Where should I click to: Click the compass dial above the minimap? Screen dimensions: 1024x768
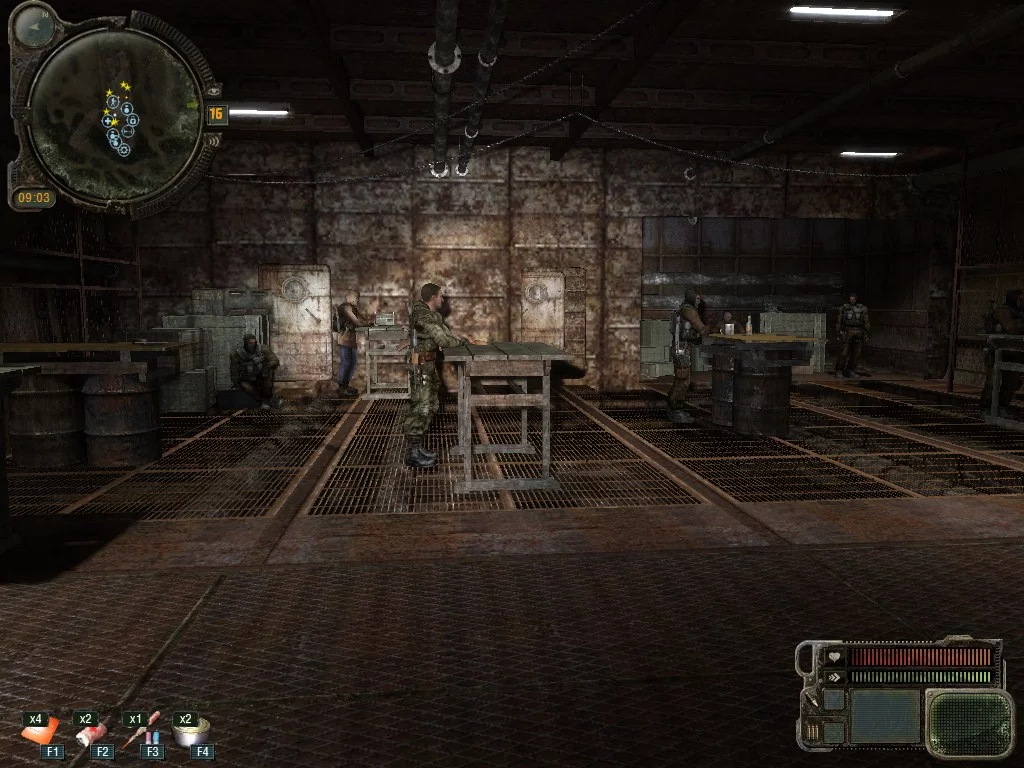(x=35, y=26)
